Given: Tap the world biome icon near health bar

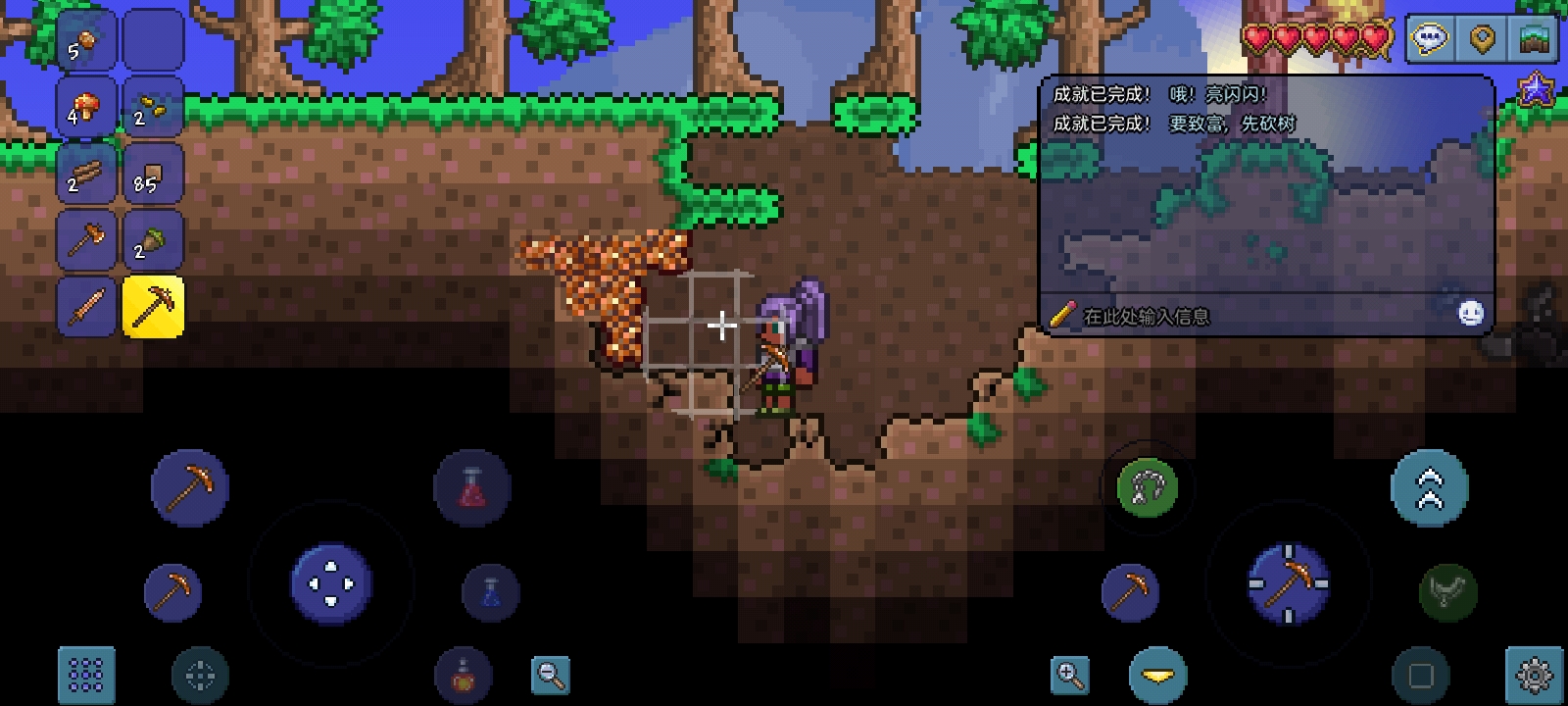Looking at the screenshot, I should (1535, 40).
